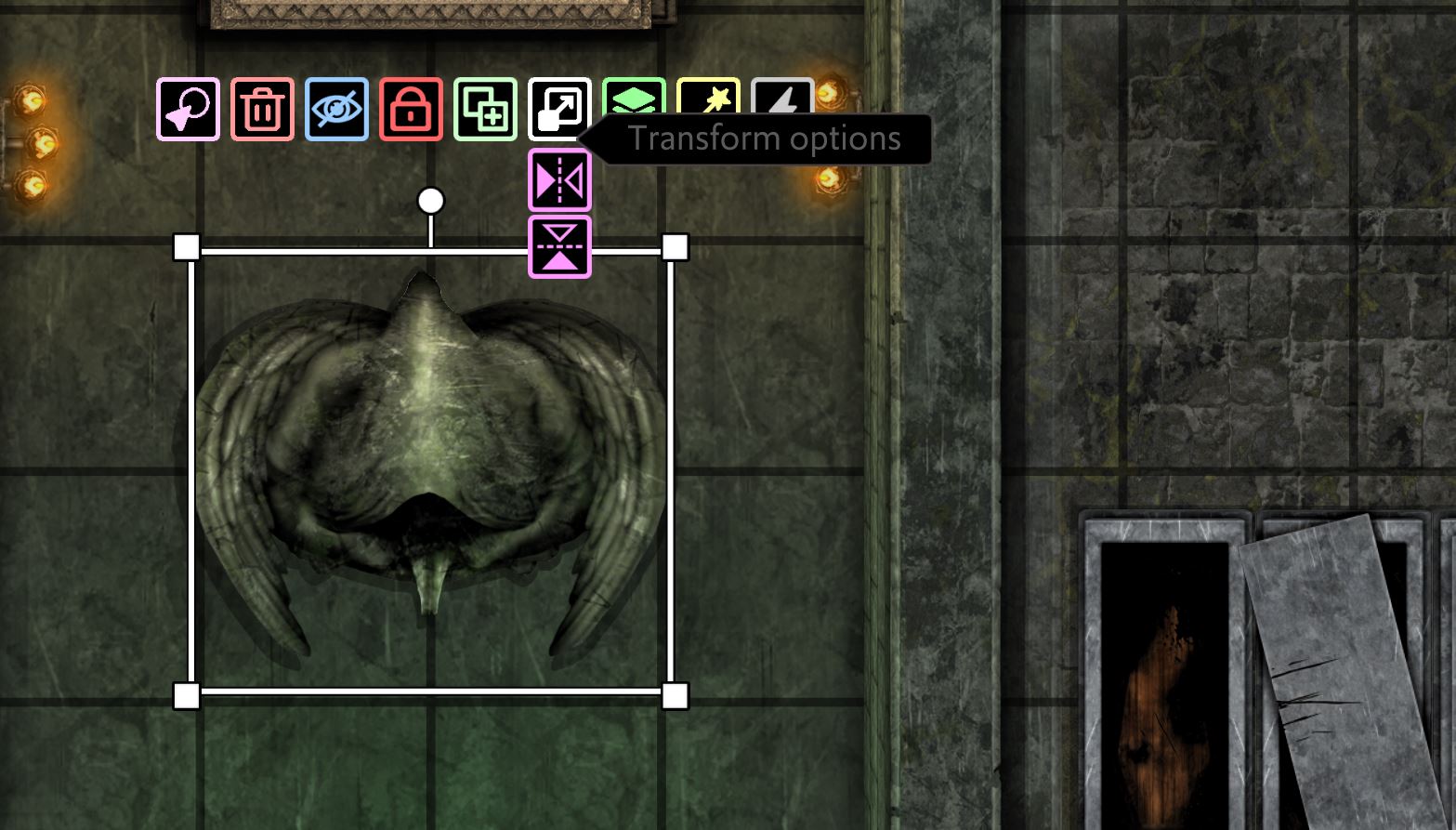Open the Transform options button
Image resolution: width=1456 pixels, height=830 pixels.
(559, 110)
